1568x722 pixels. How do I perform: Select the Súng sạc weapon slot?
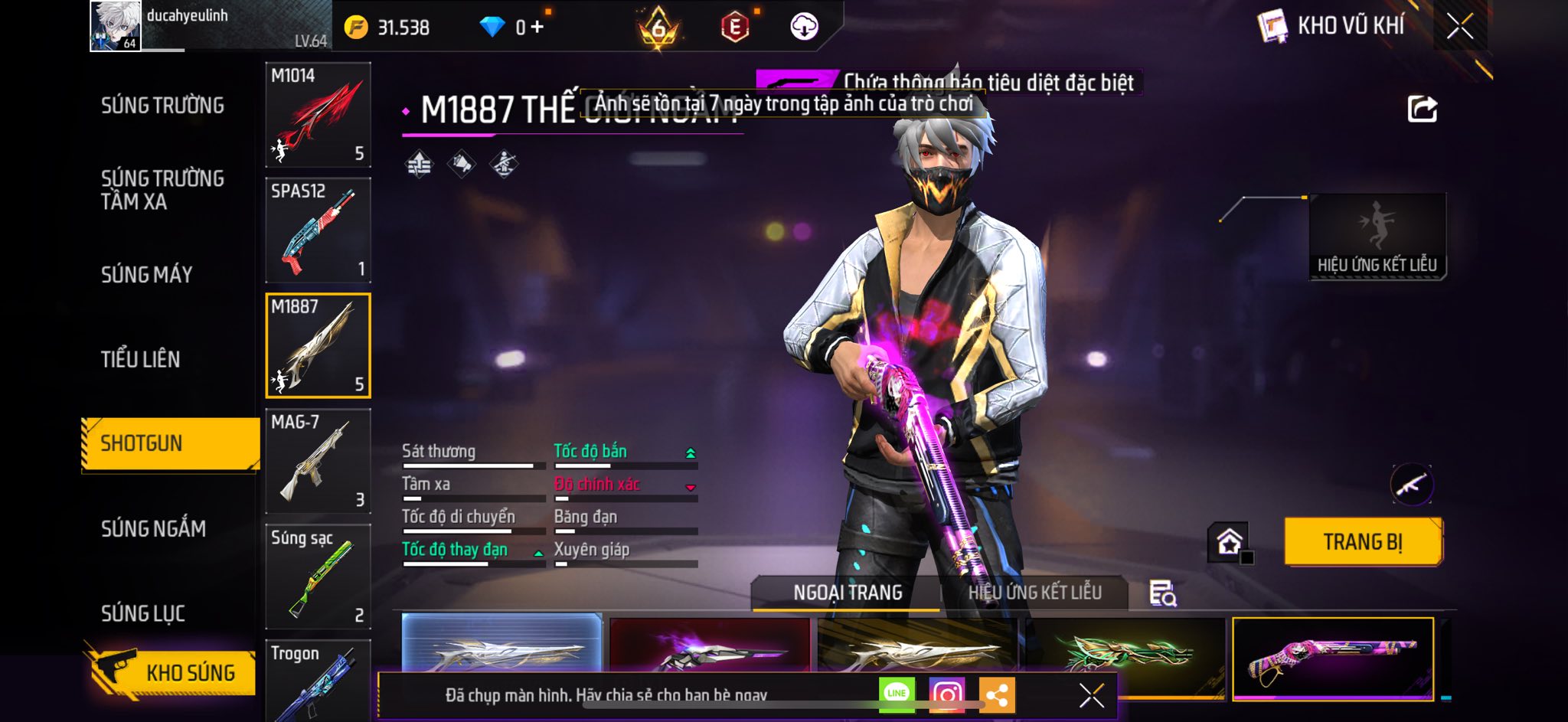pos(318,577)
